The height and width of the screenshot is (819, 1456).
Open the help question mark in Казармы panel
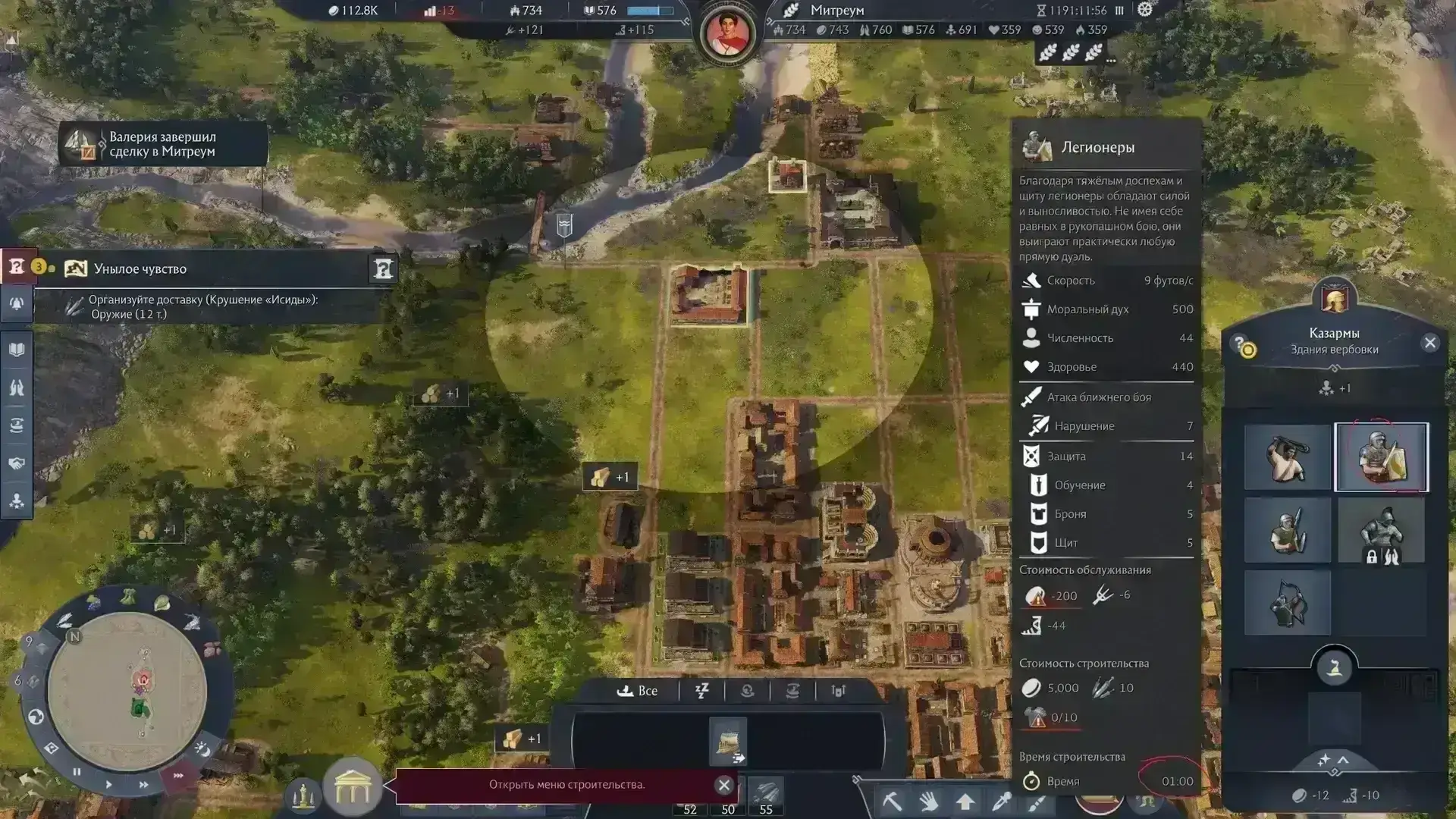coord(1240,344)
